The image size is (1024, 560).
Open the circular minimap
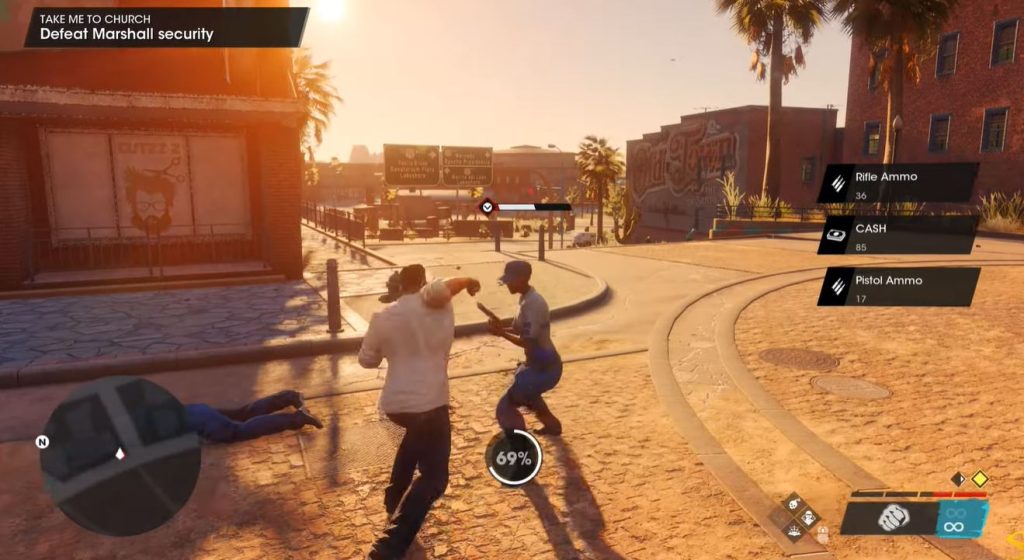coord(119,456)
